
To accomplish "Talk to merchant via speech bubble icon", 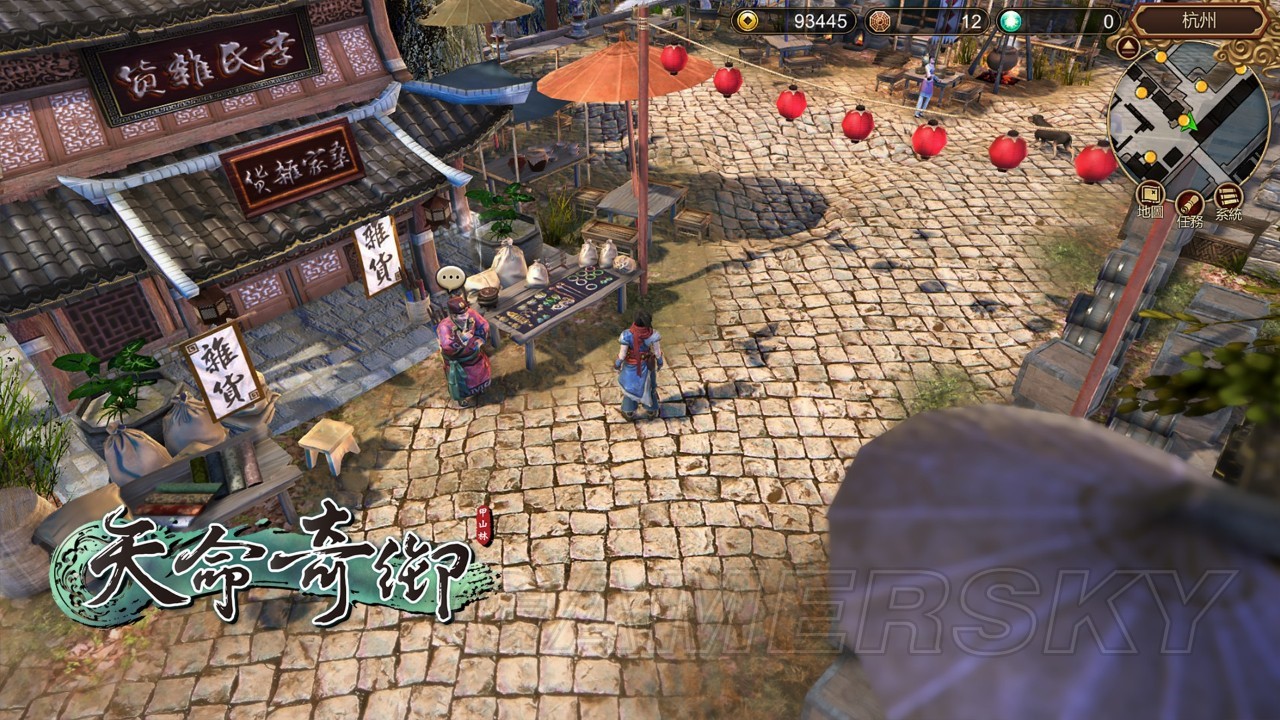I will 451,277.
